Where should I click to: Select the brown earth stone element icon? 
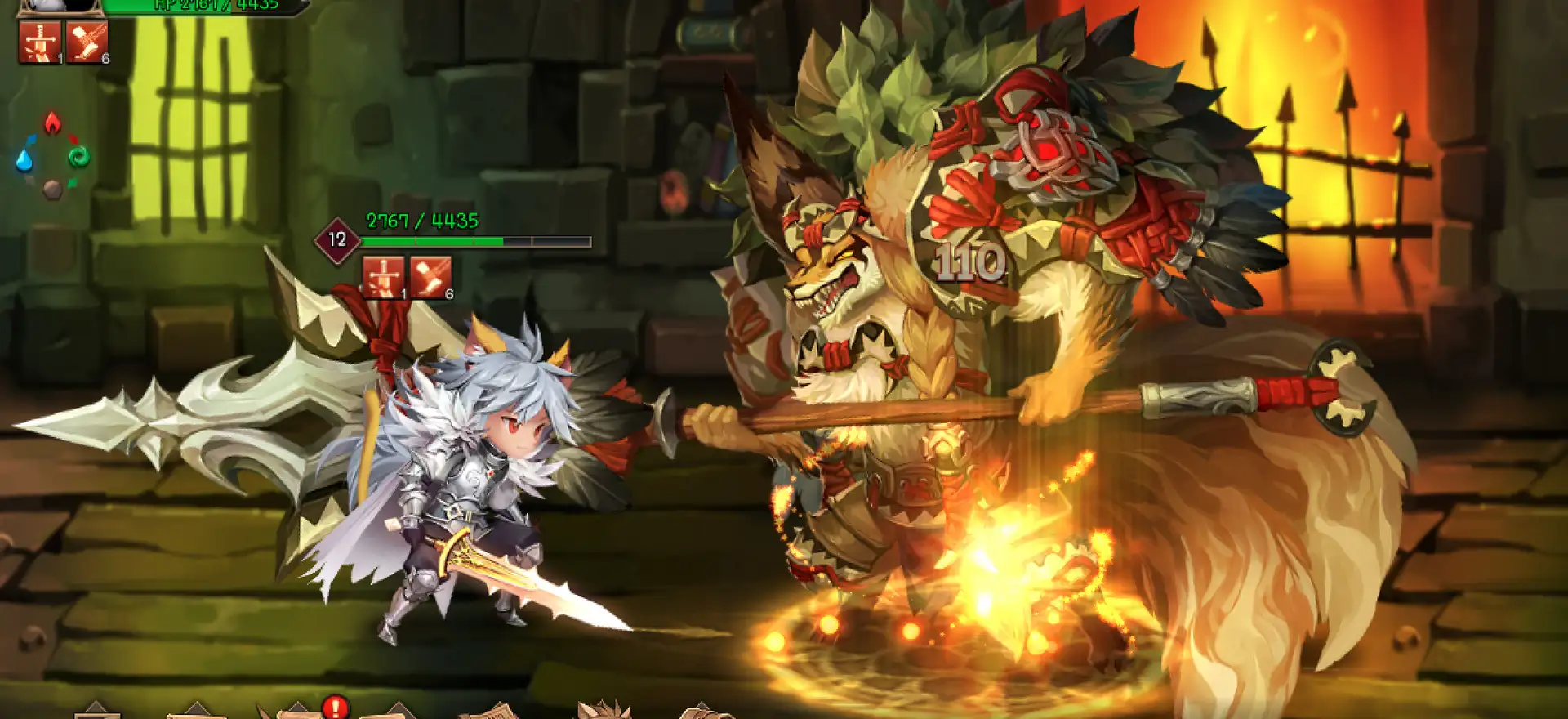[x=52, y=190]
